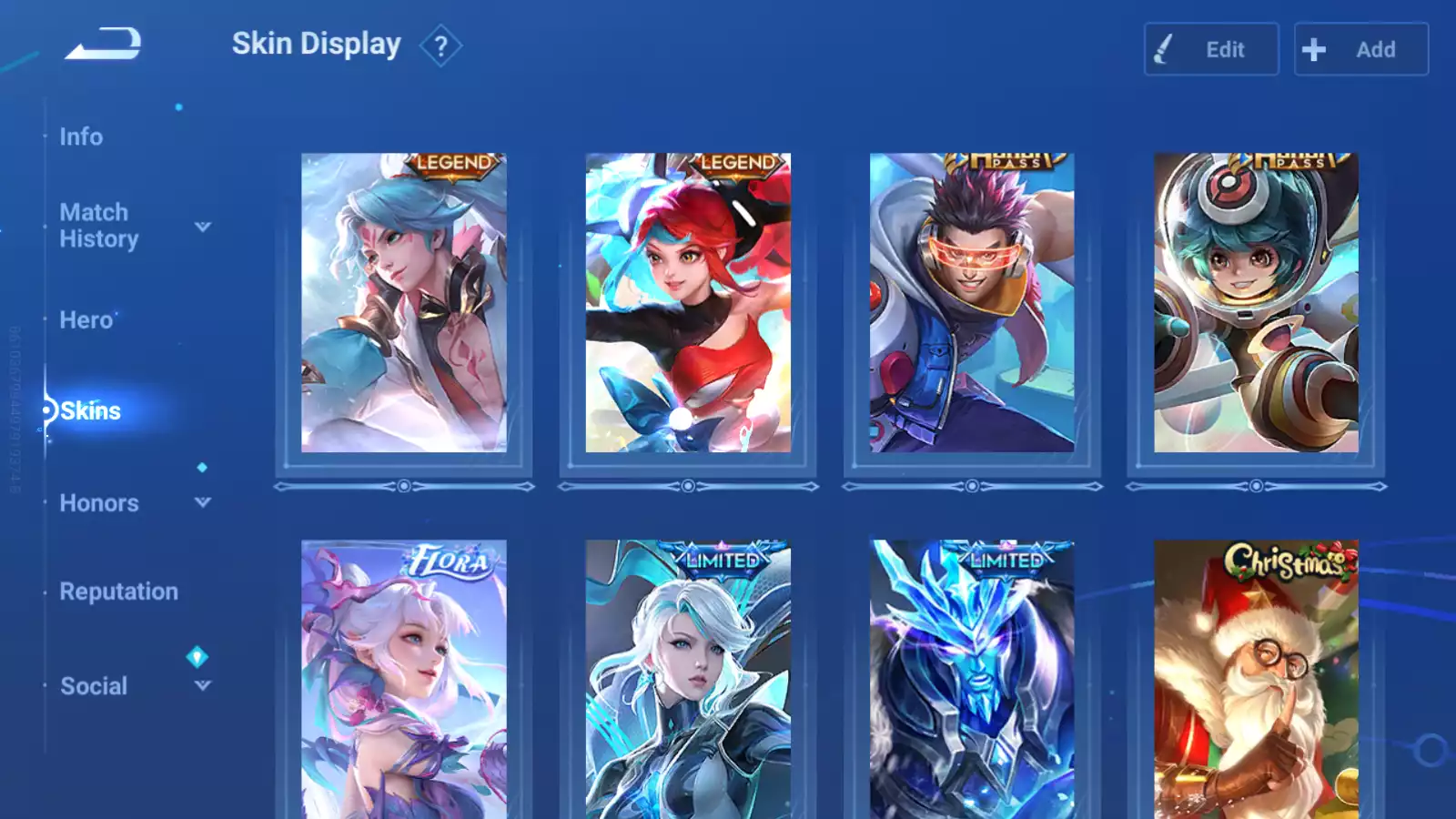The image size is (1456, 819).
Task: Add a new skin to display
Action: click(1360, 49)
